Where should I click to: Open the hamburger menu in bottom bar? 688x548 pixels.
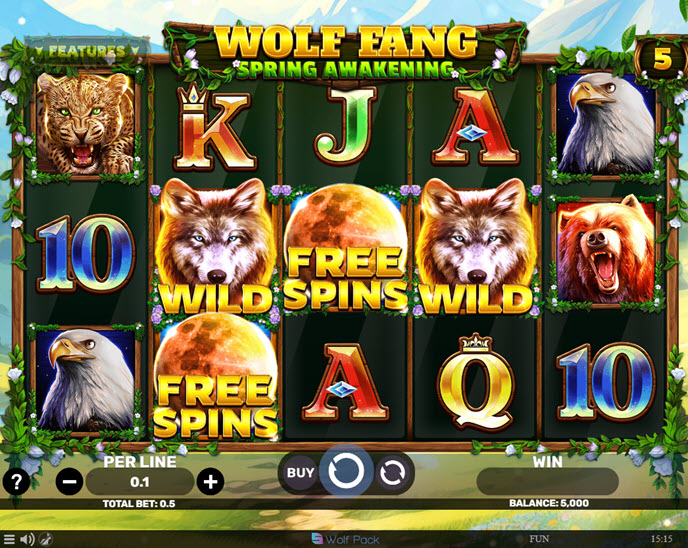coord(10,539)
